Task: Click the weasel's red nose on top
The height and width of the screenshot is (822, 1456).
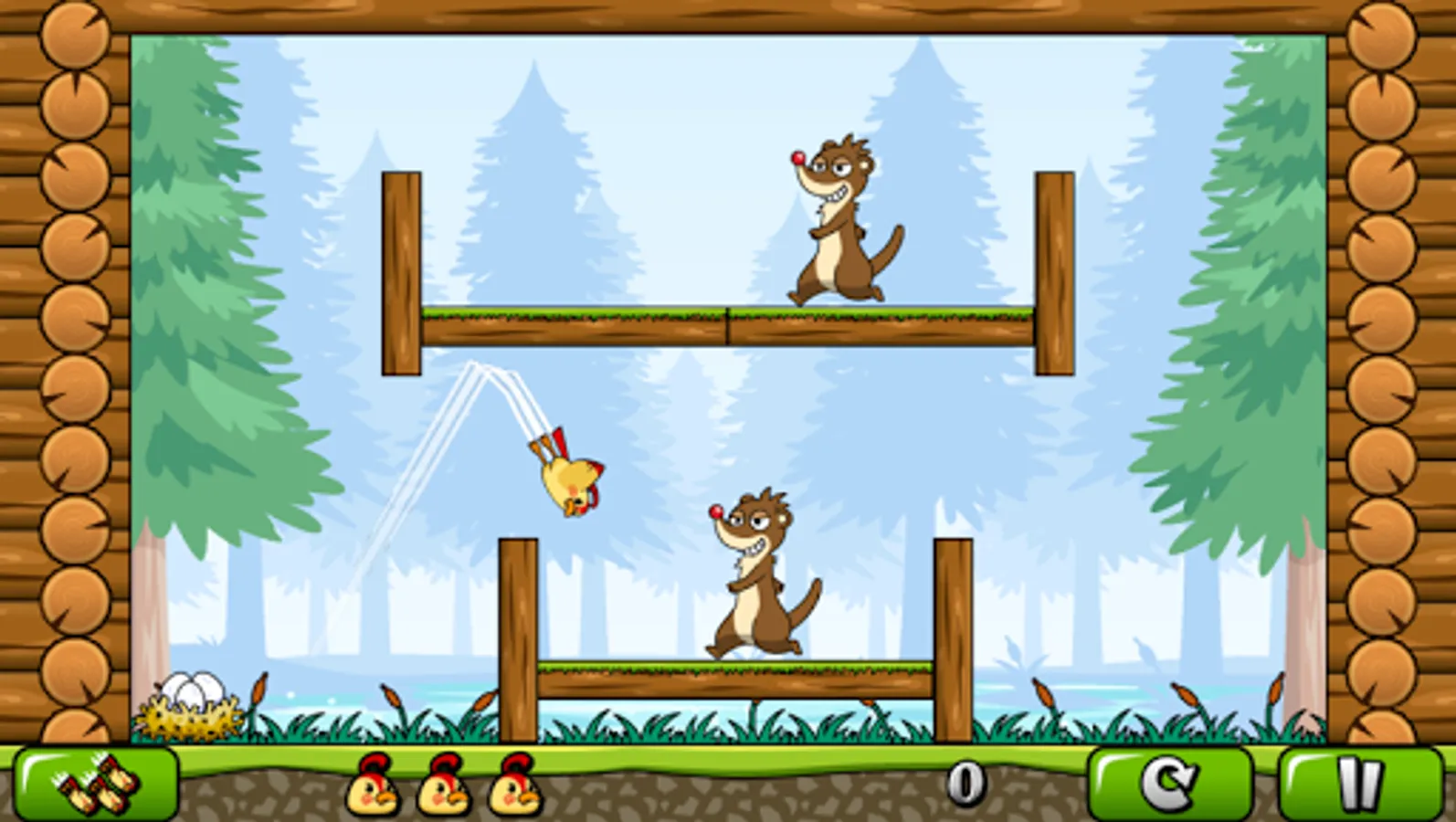Action: pyautogui.click(x=797, y=158)
